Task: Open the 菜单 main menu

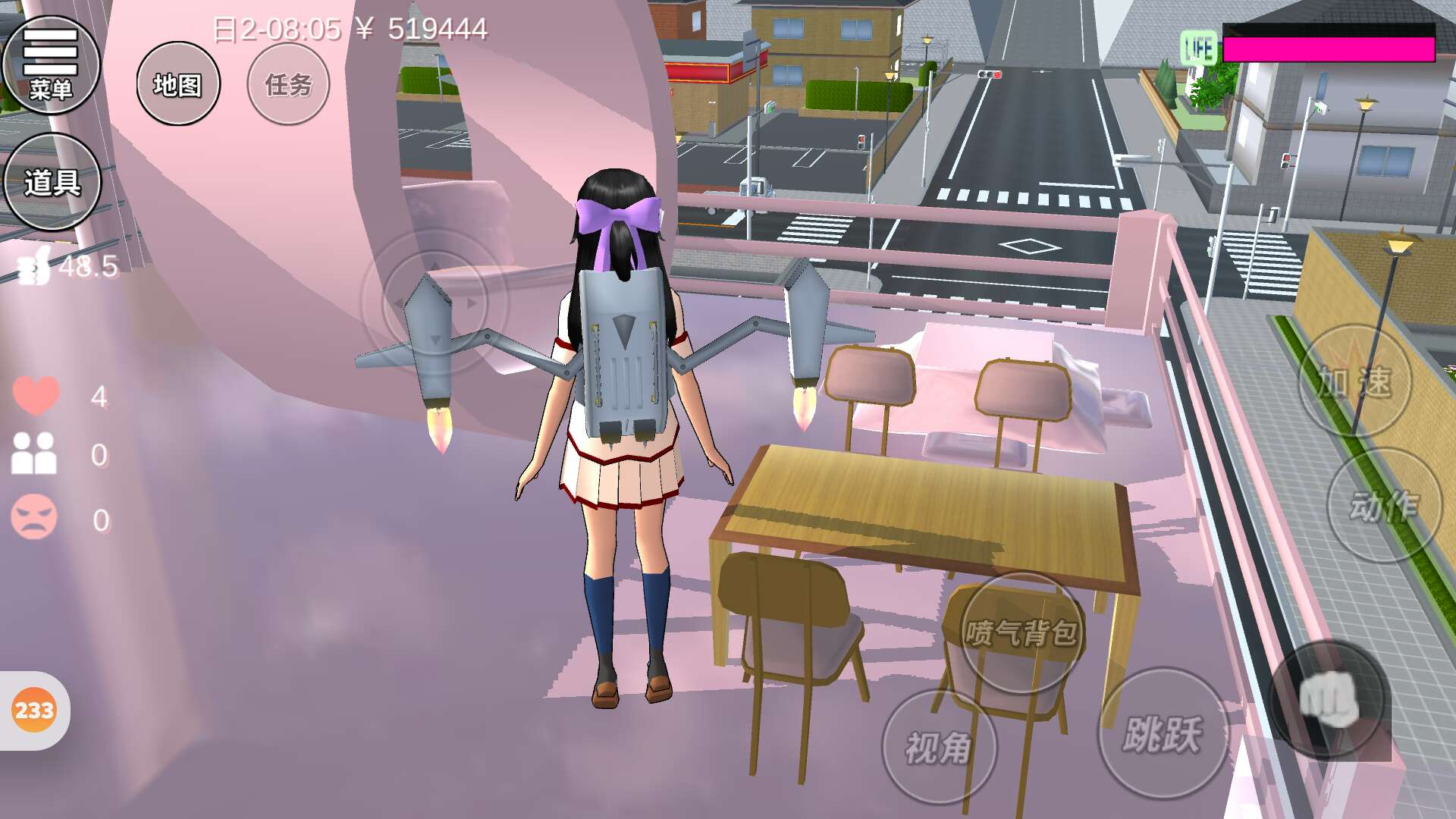Action: click(51, 64)
